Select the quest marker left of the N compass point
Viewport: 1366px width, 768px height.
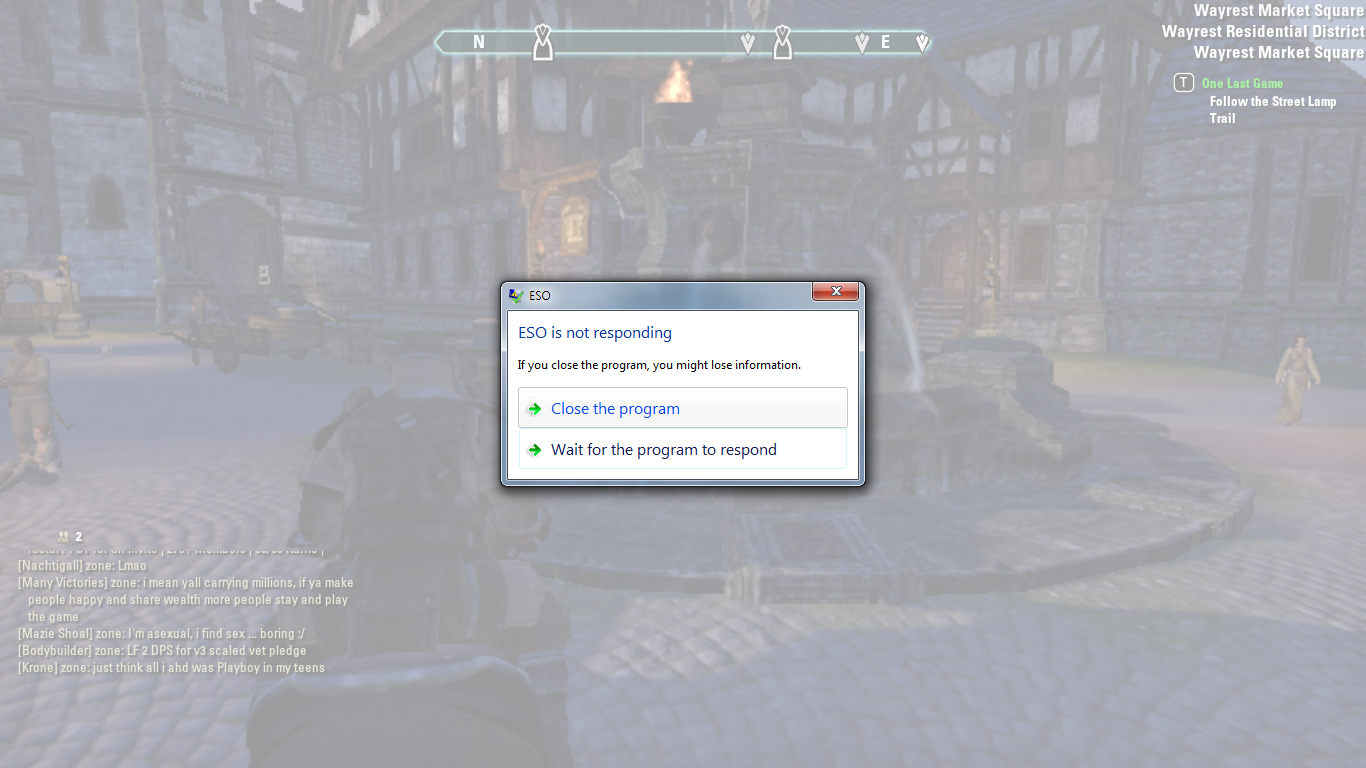tap(543, 42)
